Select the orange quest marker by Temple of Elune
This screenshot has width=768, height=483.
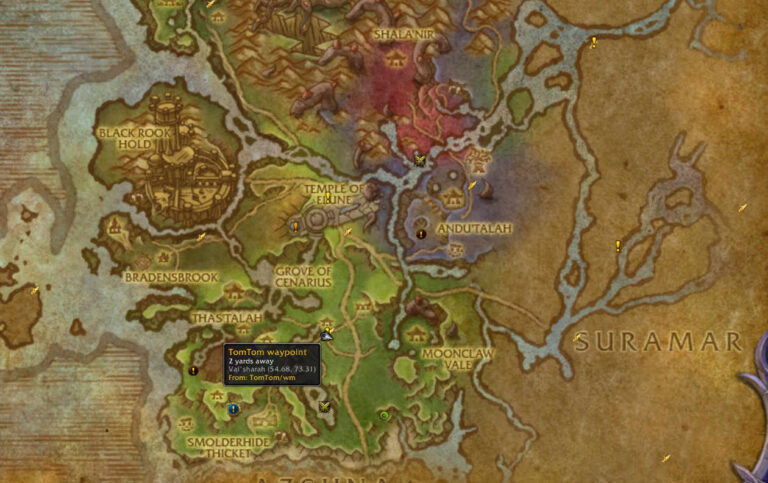point(295,227)
